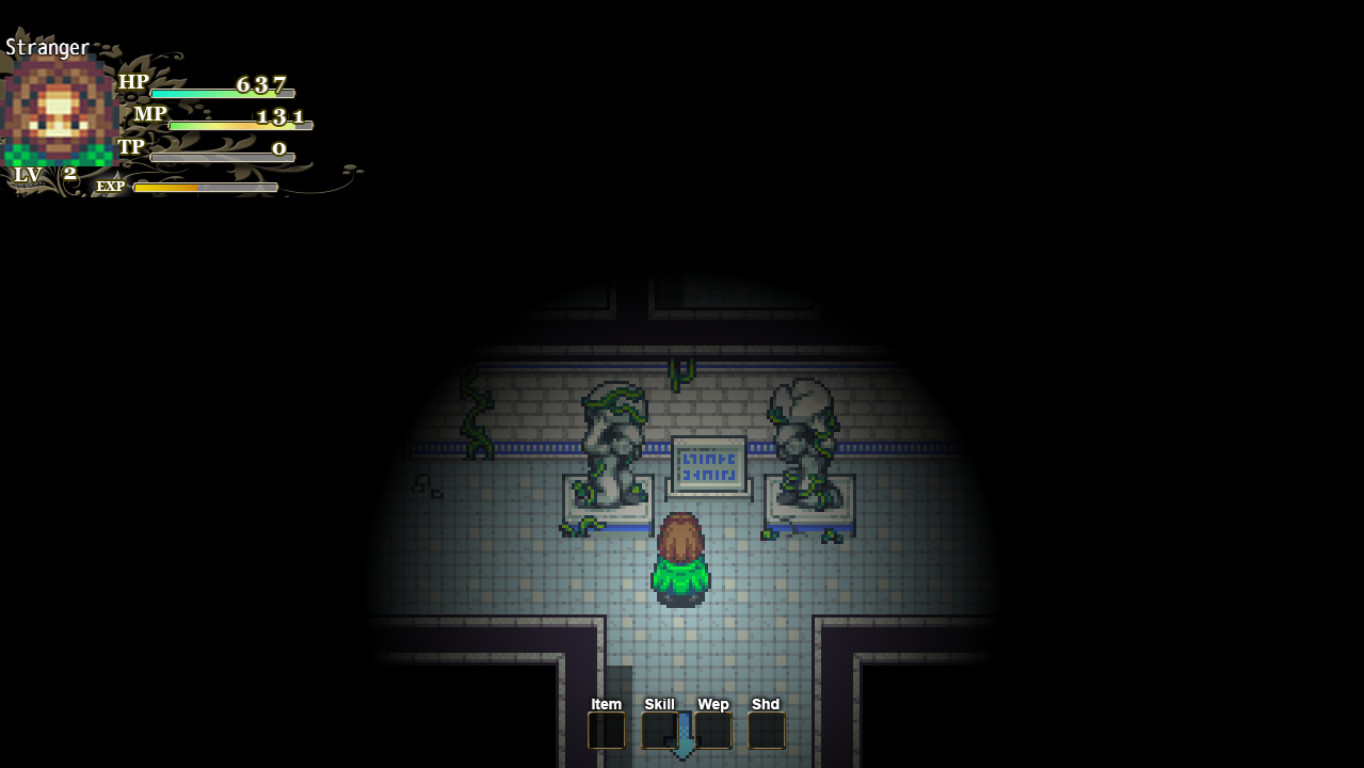Open the Shd shield slot
This screenshot has height=768, width=1364.
766,731
